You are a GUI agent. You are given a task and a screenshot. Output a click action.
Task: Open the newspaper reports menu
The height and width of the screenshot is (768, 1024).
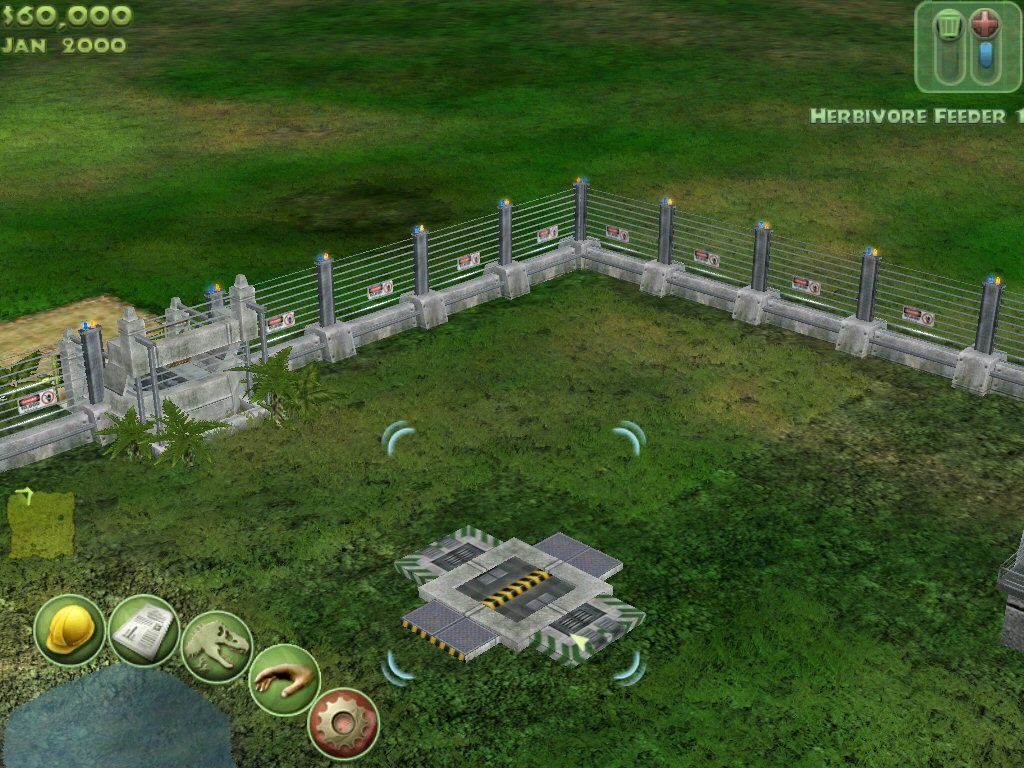143,630
